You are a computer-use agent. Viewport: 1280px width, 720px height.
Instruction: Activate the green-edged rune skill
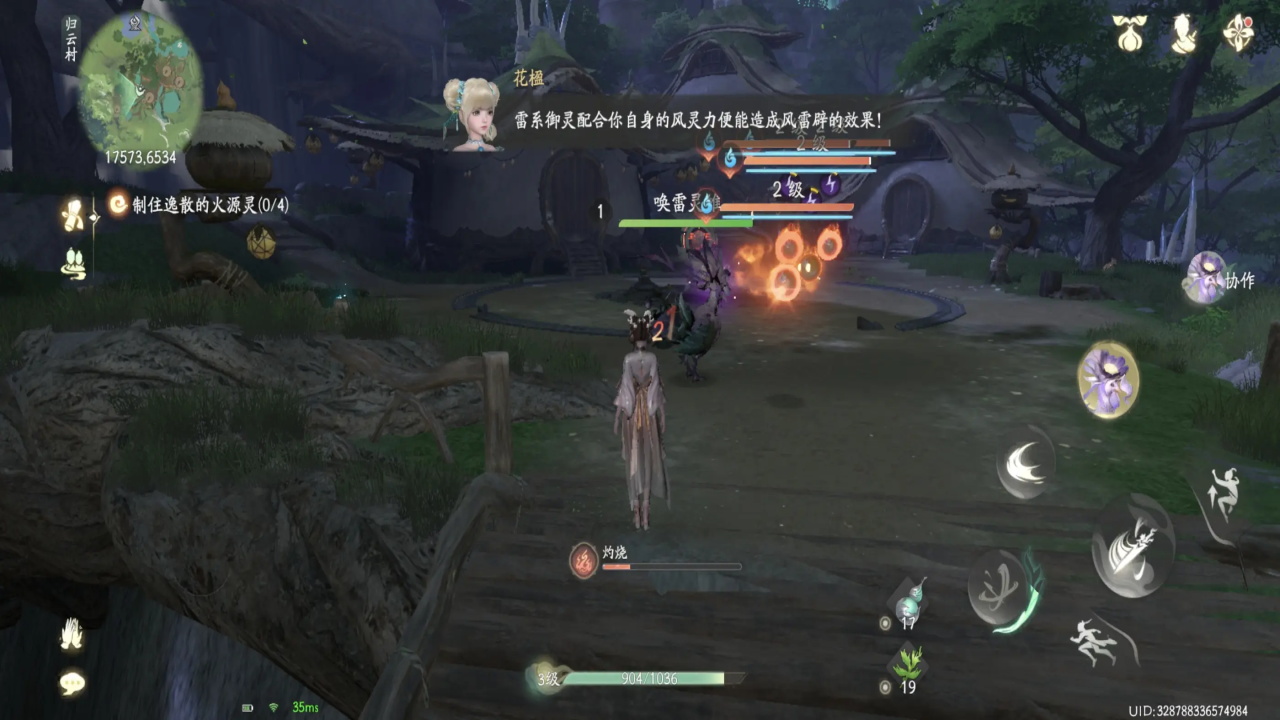1002,590
